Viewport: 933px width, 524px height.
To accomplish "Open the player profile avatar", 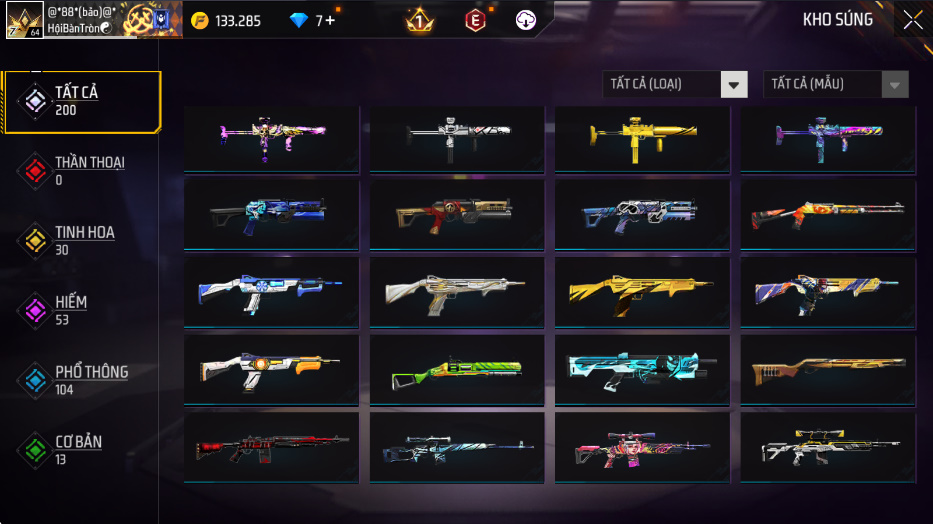I will (x=24, y=20).
